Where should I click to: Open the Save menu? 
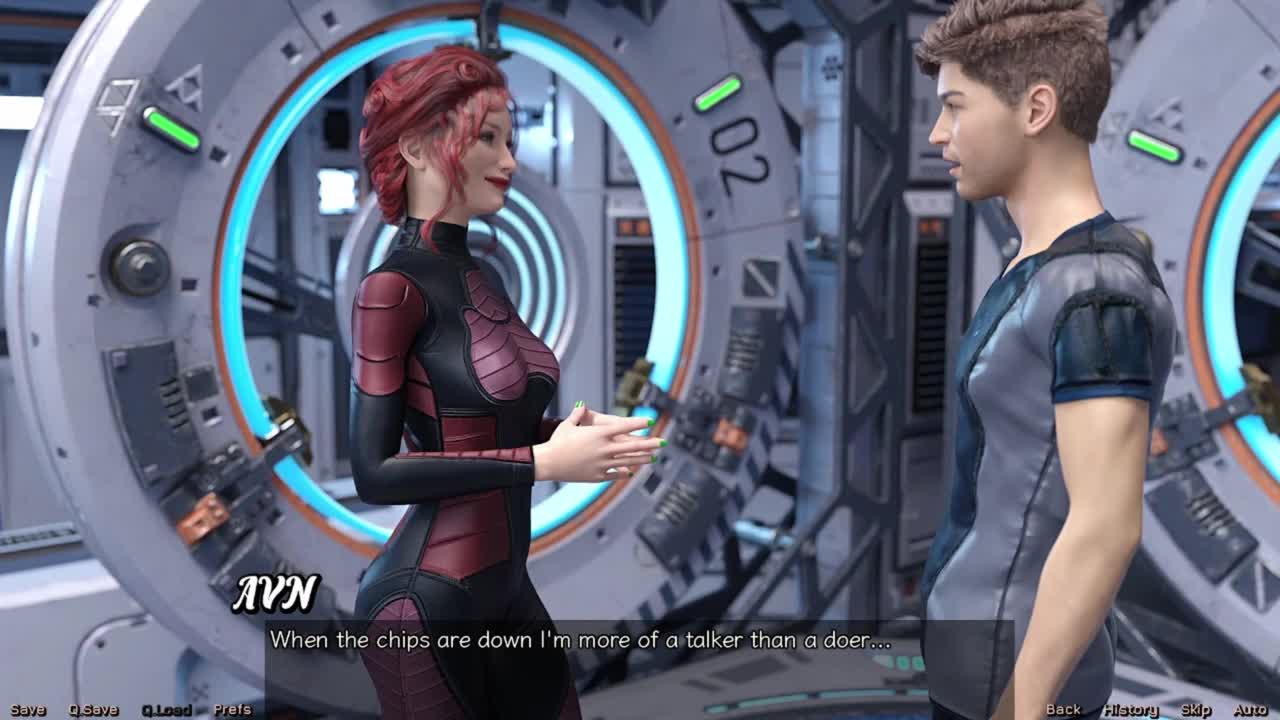(28, 710)
